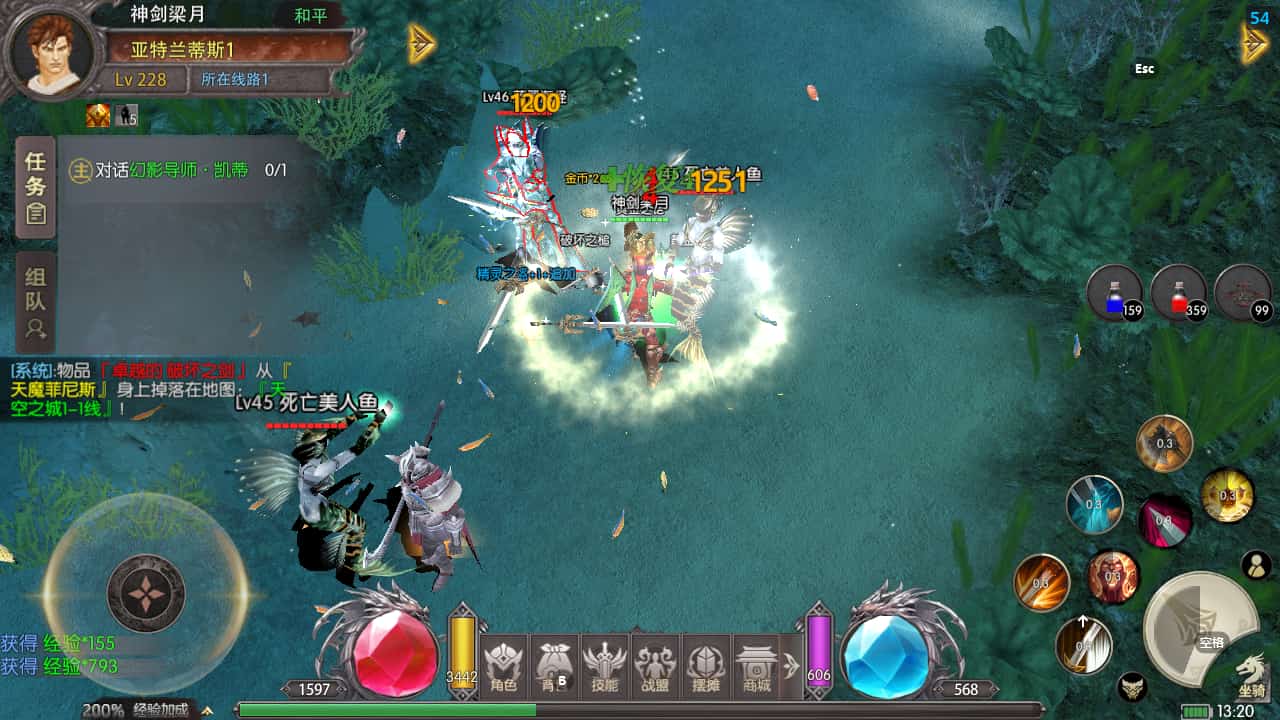The width and height of the screenshot is (1280, 720).
Task: Activate the golden armor skill icon
Action: tap(1227, 495)
